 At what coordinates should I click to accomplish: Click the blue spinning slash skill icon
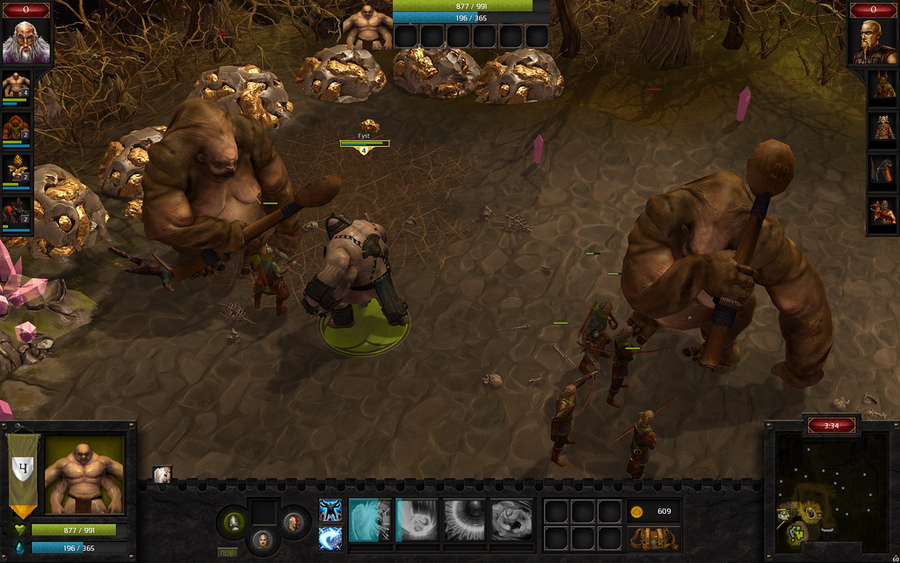tap(330, 538)
